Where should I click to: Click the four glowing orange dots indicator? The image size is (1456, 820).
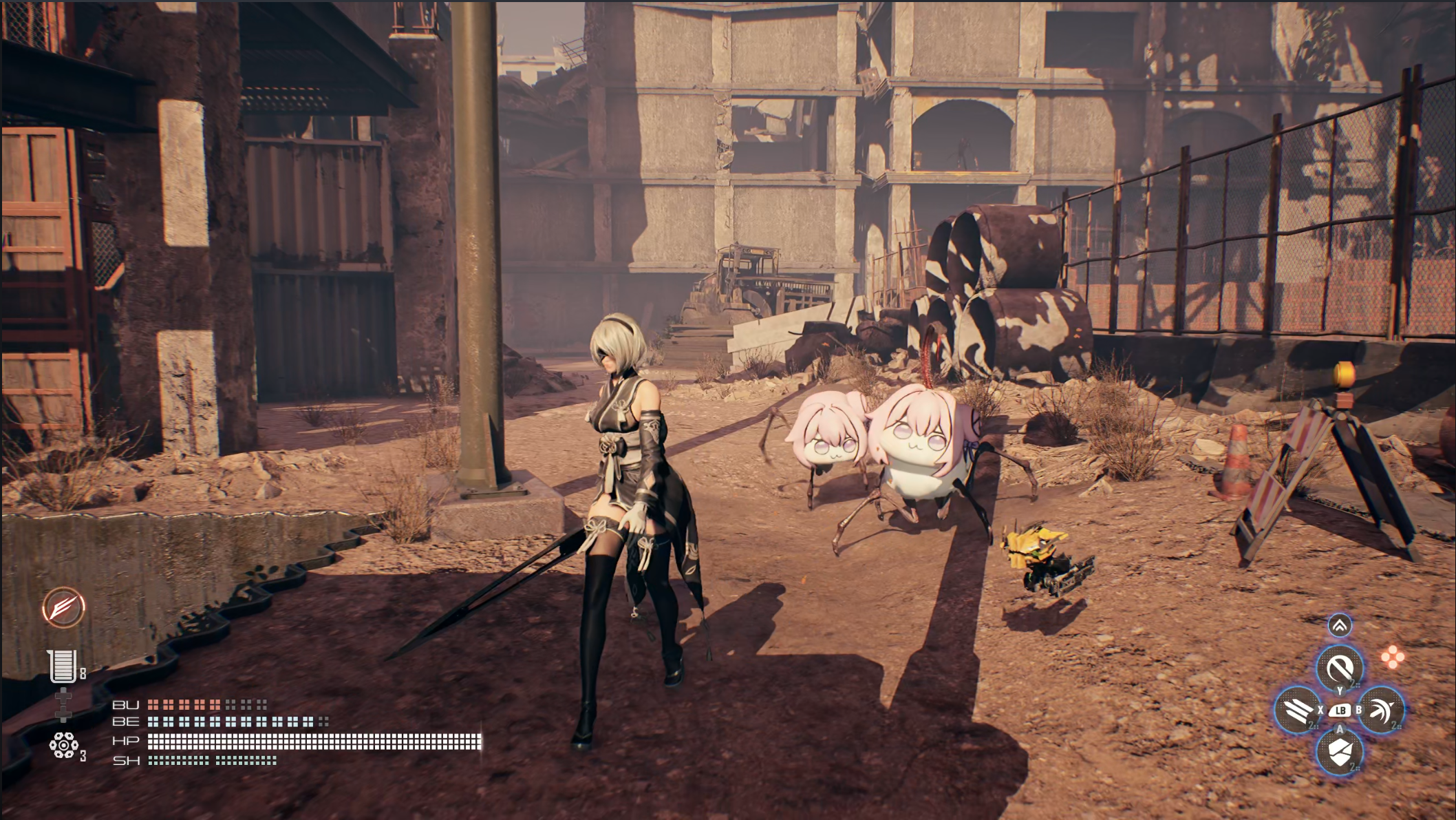pyautogui.click(x=1393, y=657)
